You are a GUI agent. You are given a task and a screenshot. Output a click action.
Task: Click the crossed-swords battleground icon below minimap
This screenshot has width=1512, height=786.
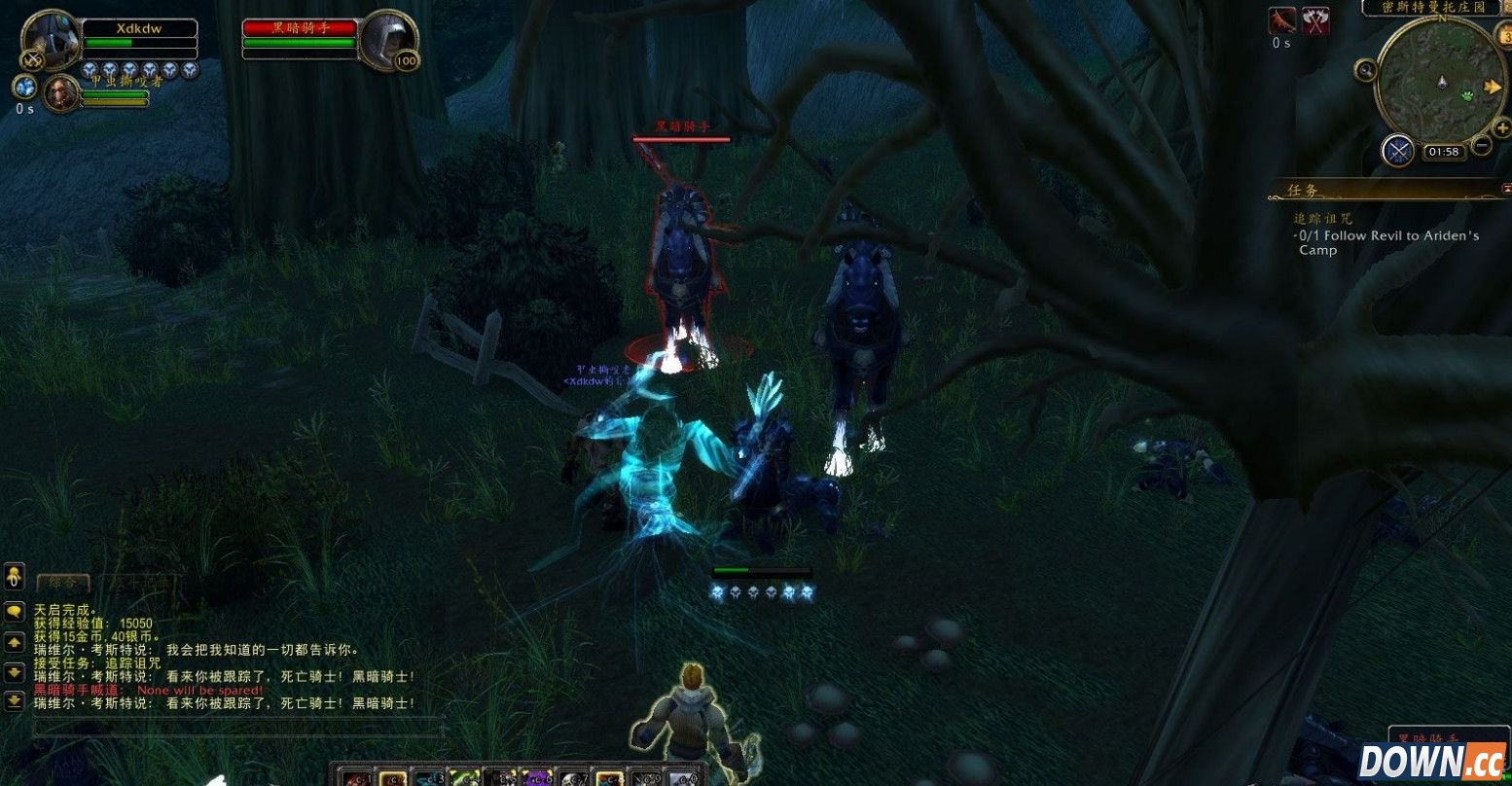[x=1397, y=148]
